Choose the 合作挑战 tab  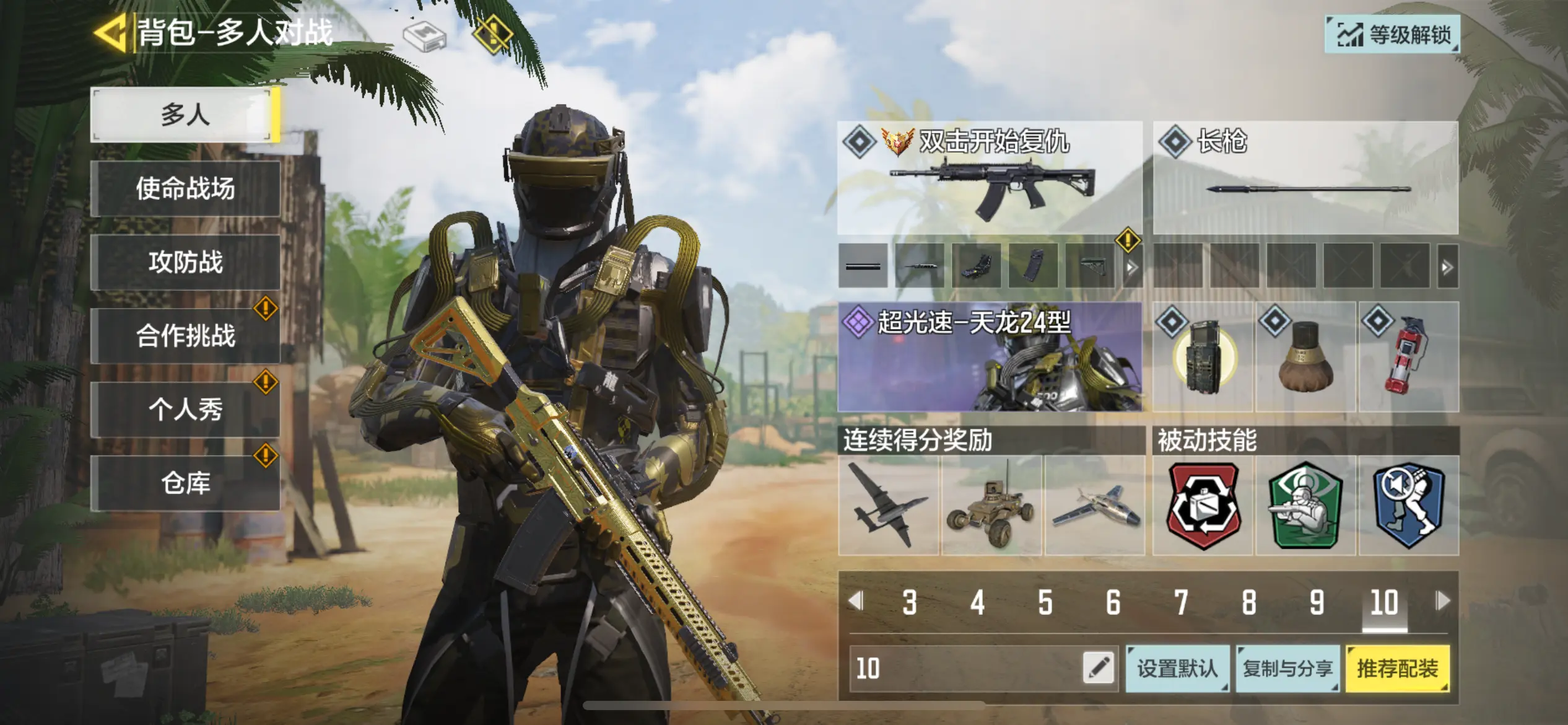click(x=185, y=336)
